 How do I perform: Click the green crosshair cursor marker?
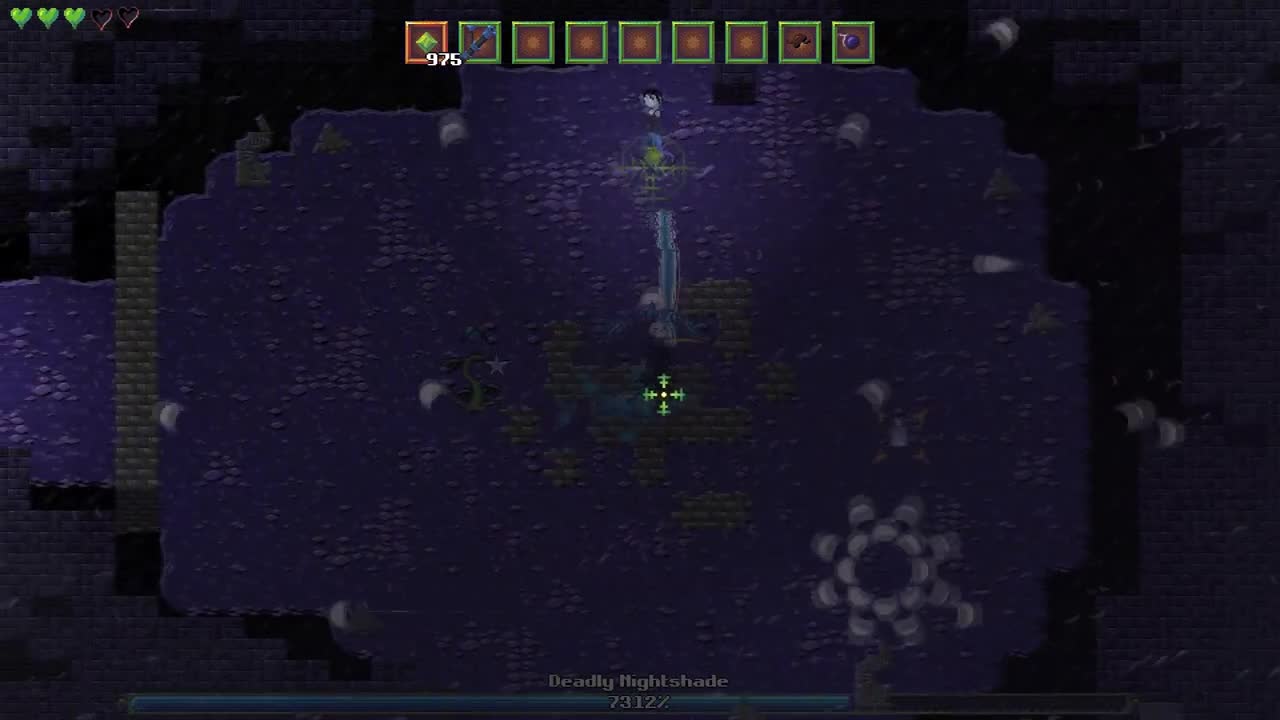(663, 395)
